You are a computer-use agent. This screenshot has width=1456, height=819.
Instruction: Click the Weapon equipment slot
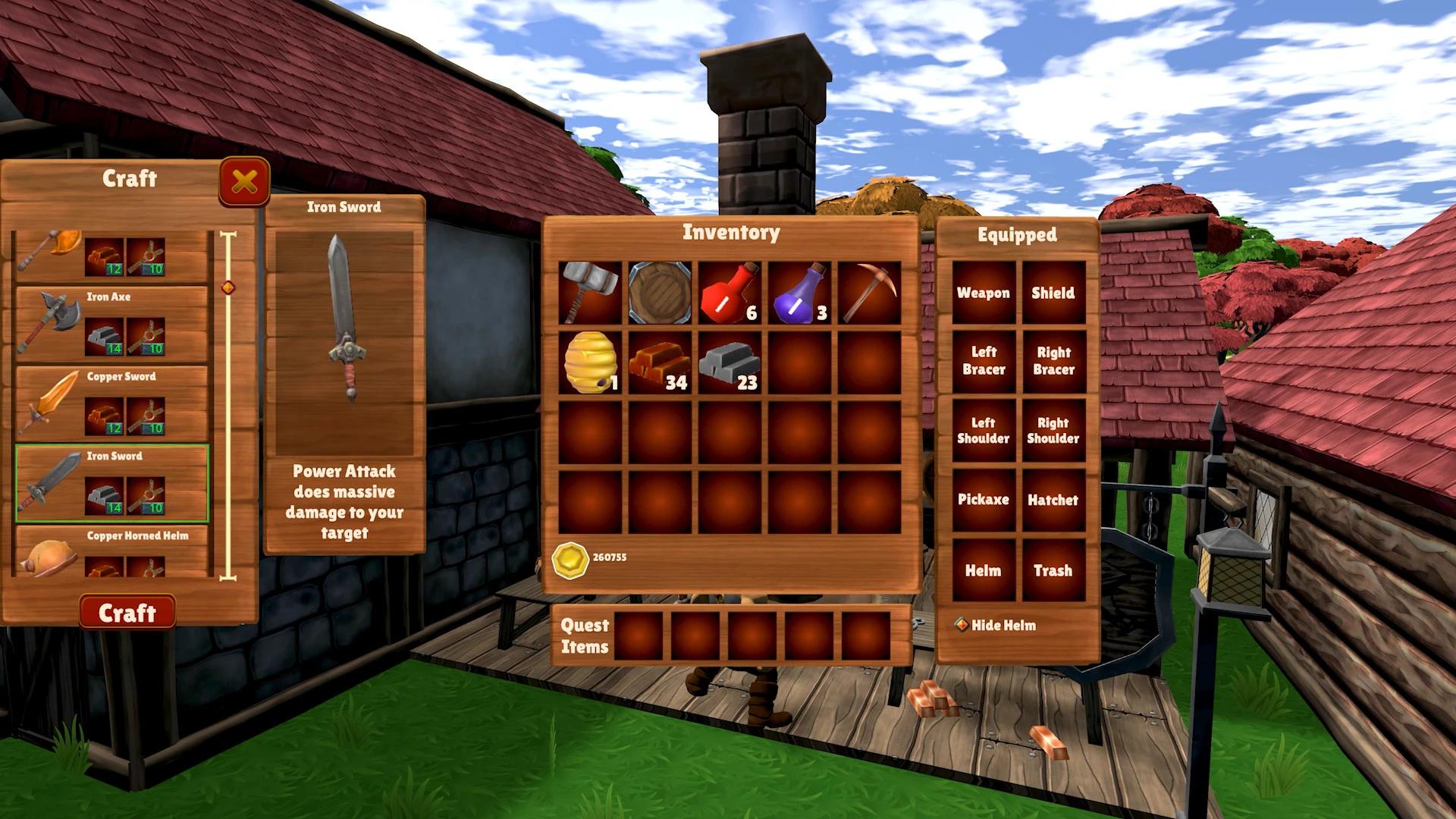(984, 293)
